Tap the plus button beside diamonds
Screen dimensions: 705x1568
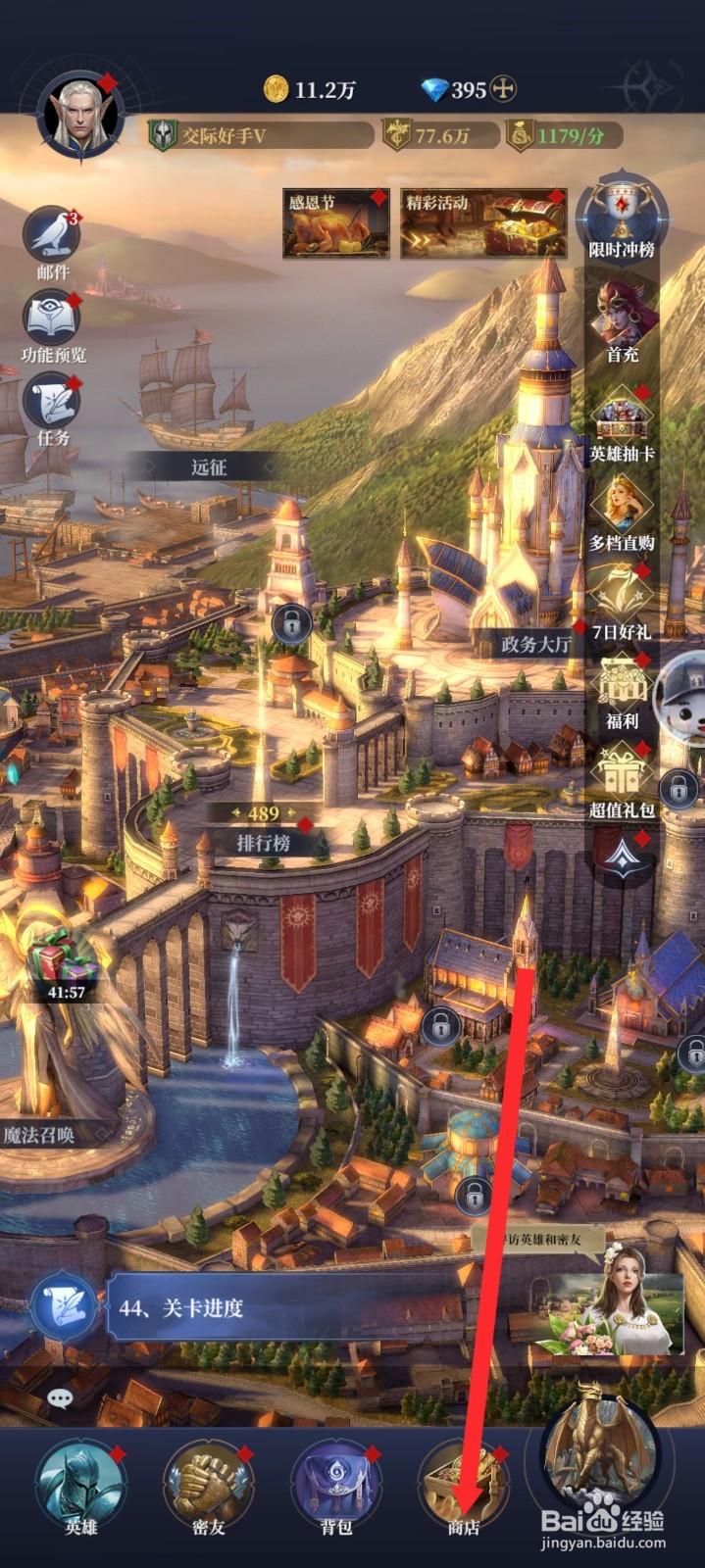click(x=504, y=89)
